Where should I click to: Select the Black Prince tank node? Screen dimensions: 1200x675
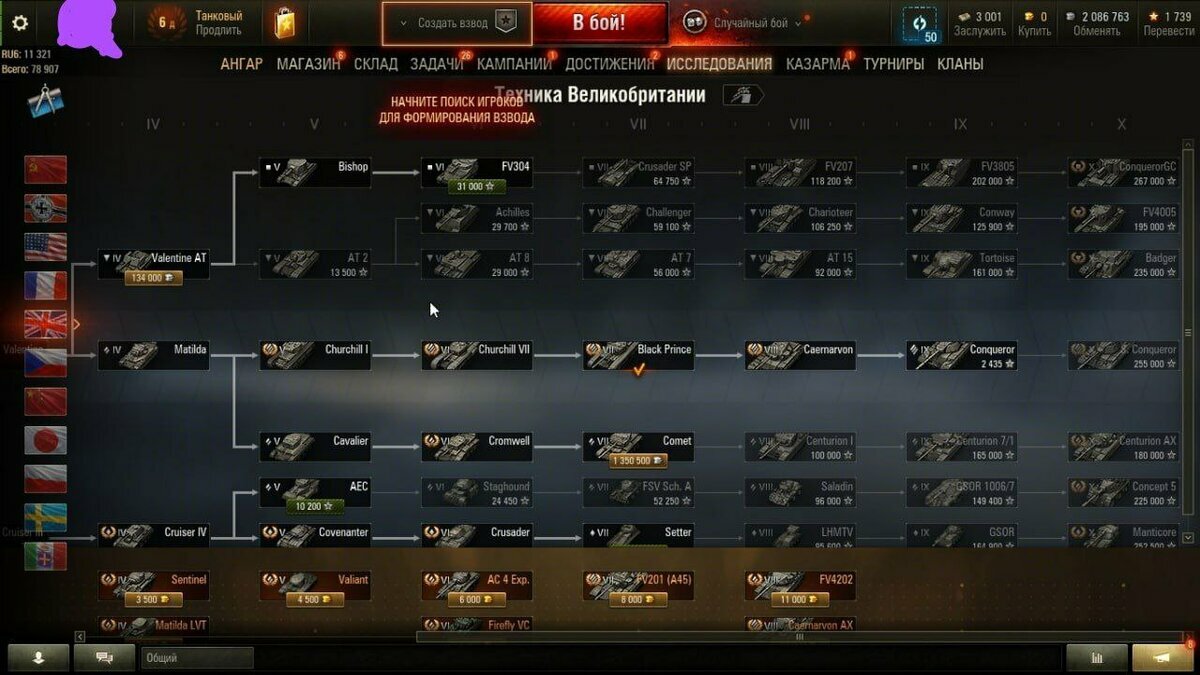[639, 355]
